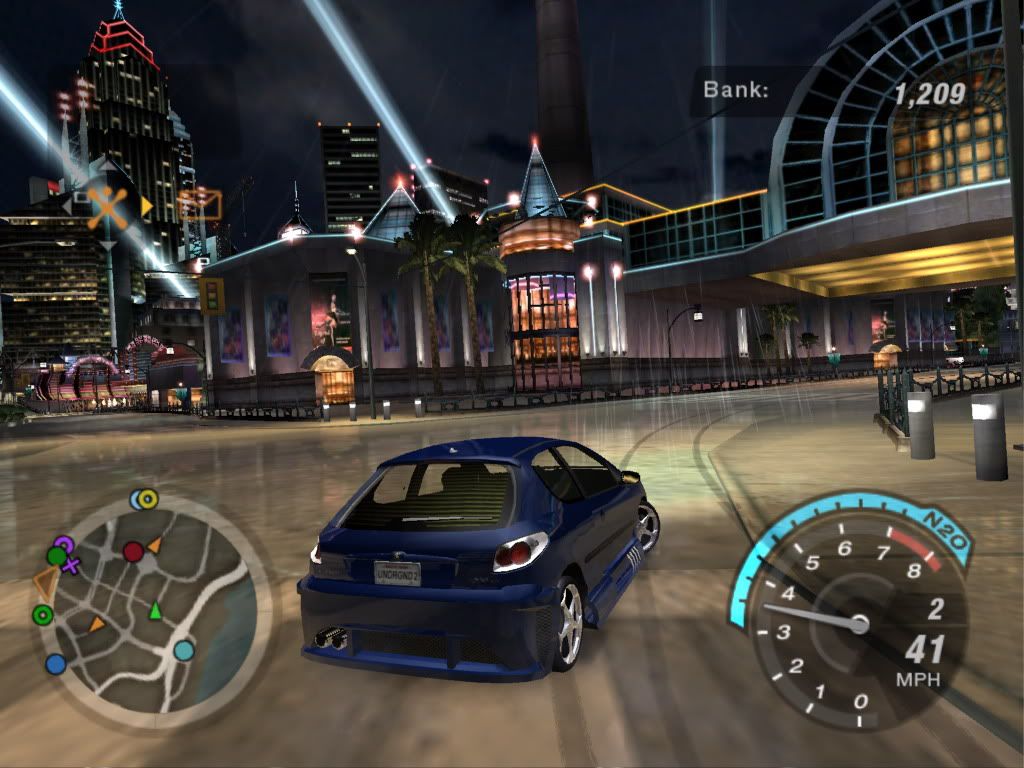Choose the cyan circle marker on minimap

tap(184, 651)
